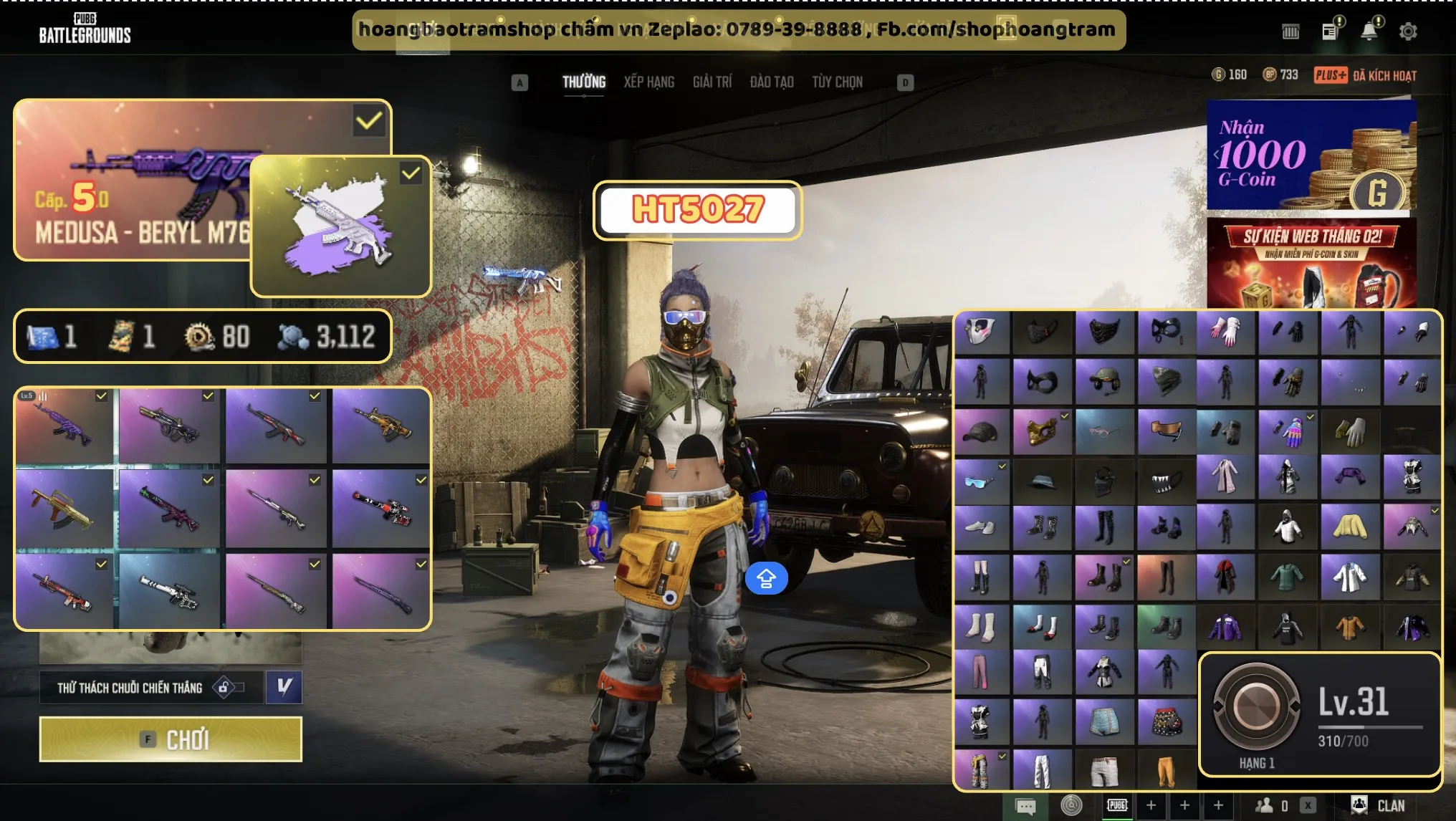Open the chat speech bubble icon
1456x821 pixels.
coord(1025,806)
